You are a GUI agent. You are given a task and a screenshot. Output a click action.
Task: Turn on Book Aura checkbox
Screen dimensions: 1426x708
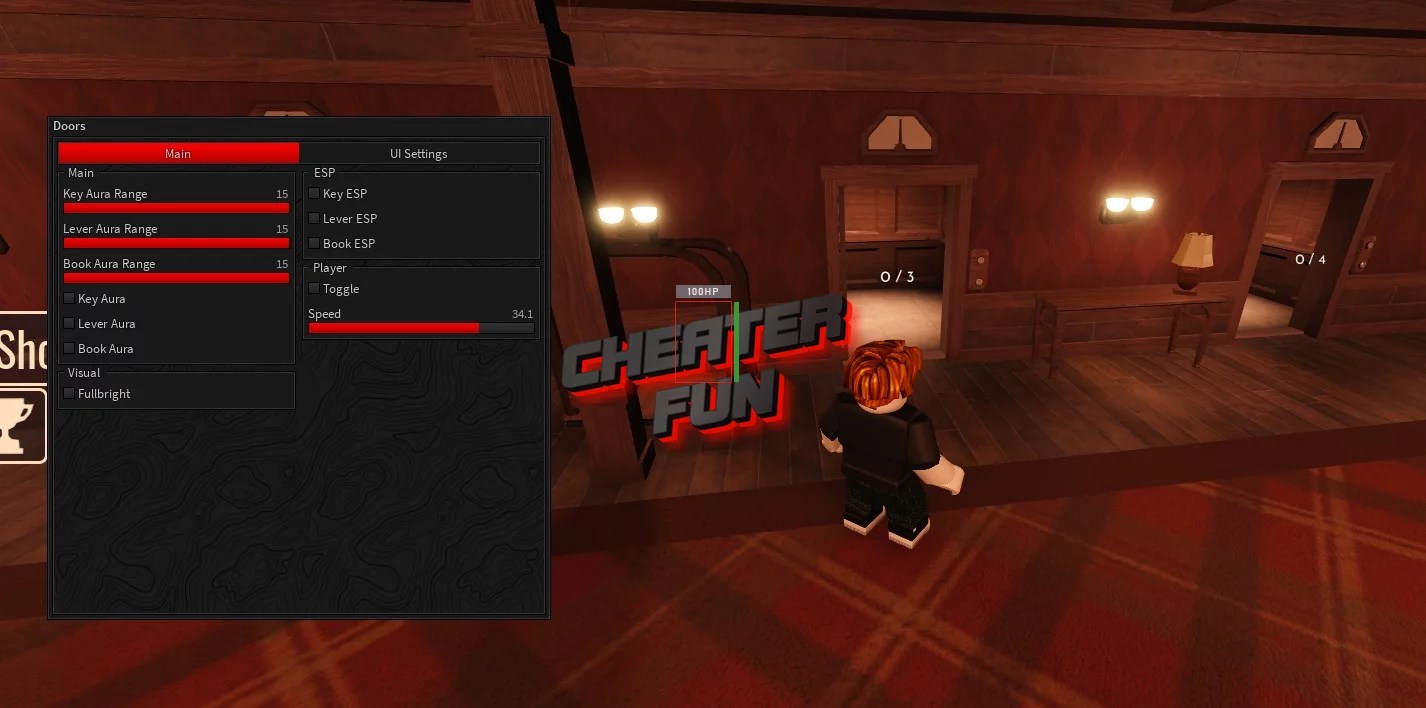click(x=69, y=348)
